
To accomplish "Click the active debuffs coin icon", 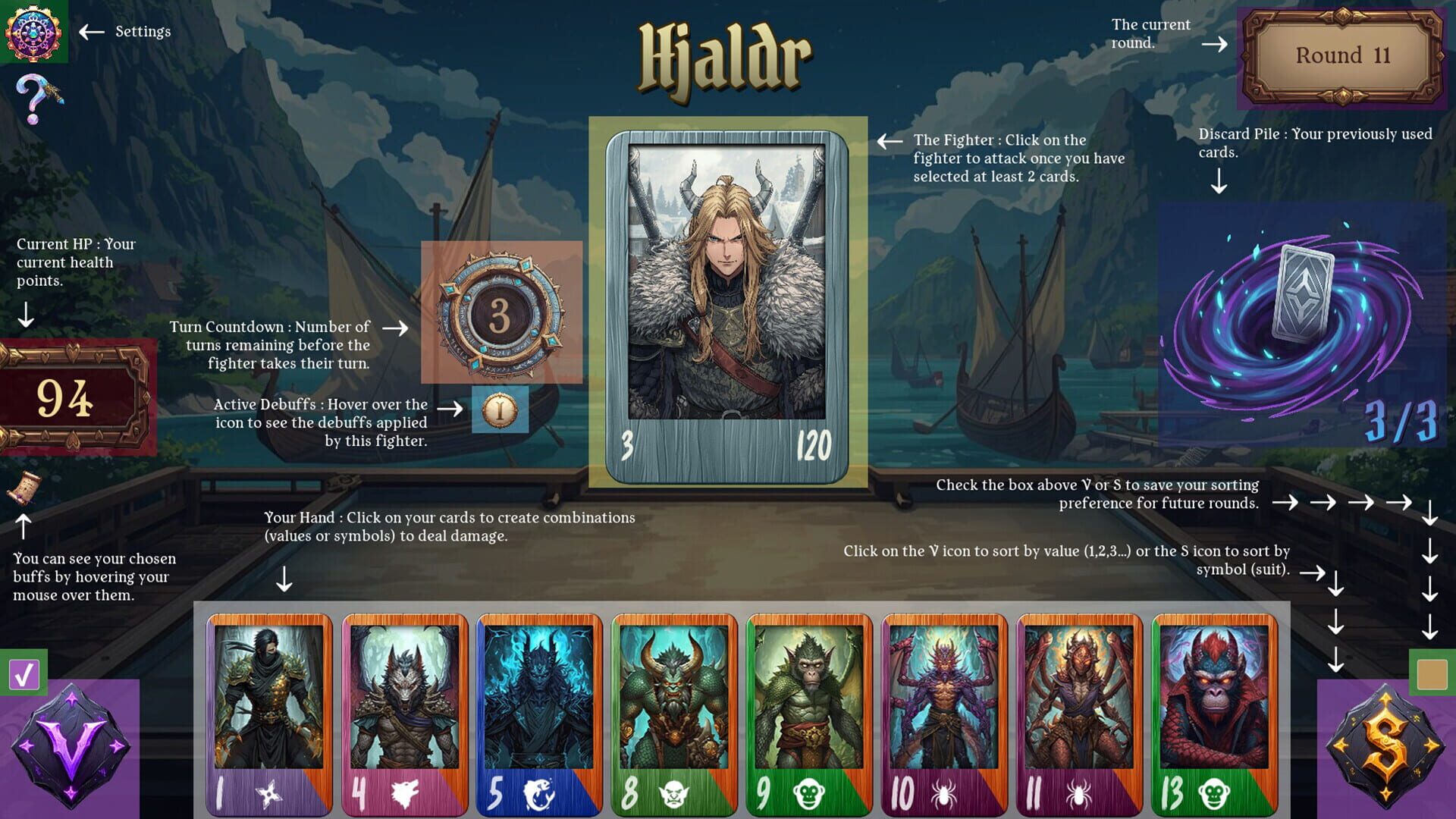I will coord(498,409).
